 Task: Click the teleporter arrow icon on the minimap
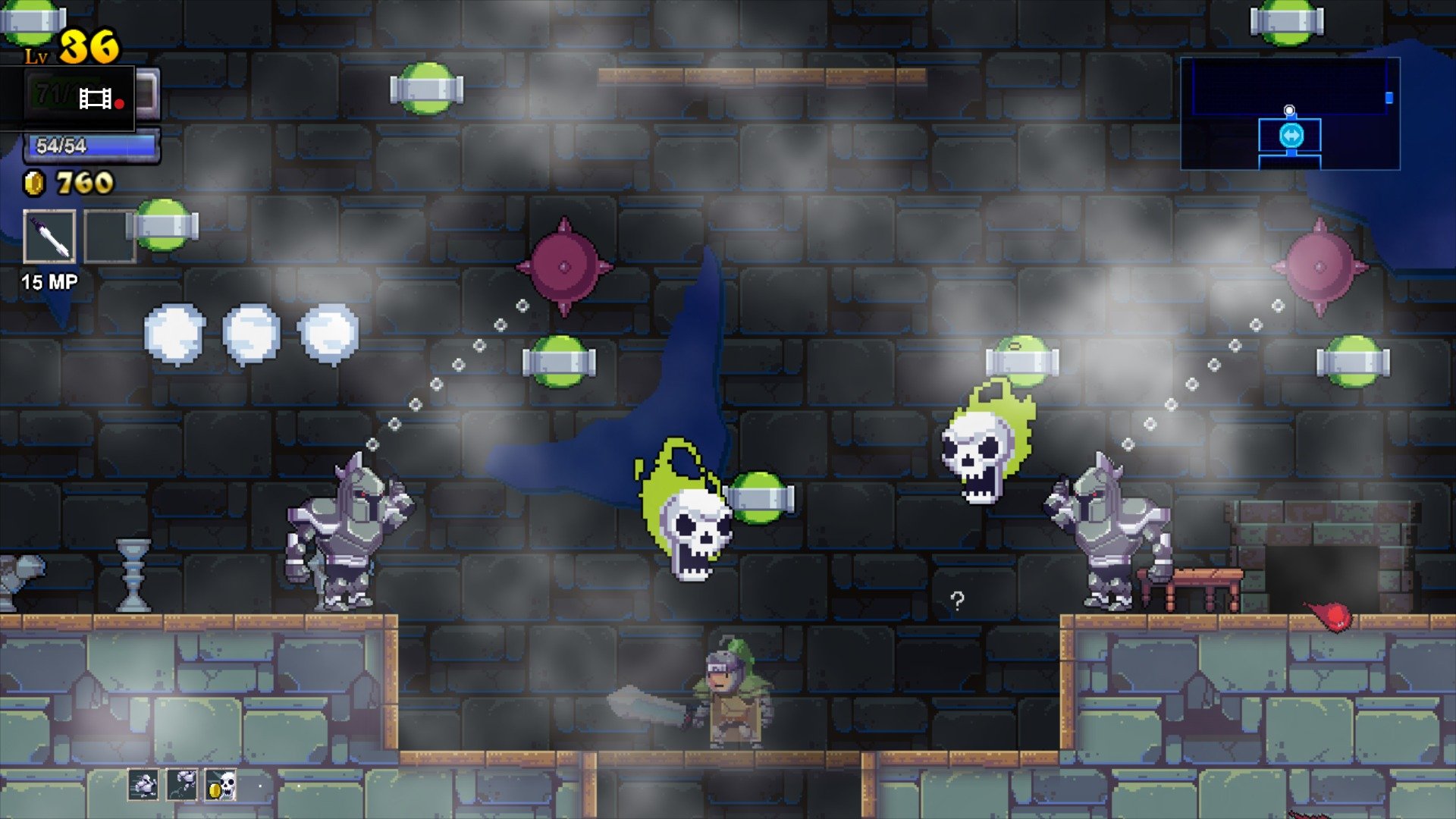[x=1292, y=136]
